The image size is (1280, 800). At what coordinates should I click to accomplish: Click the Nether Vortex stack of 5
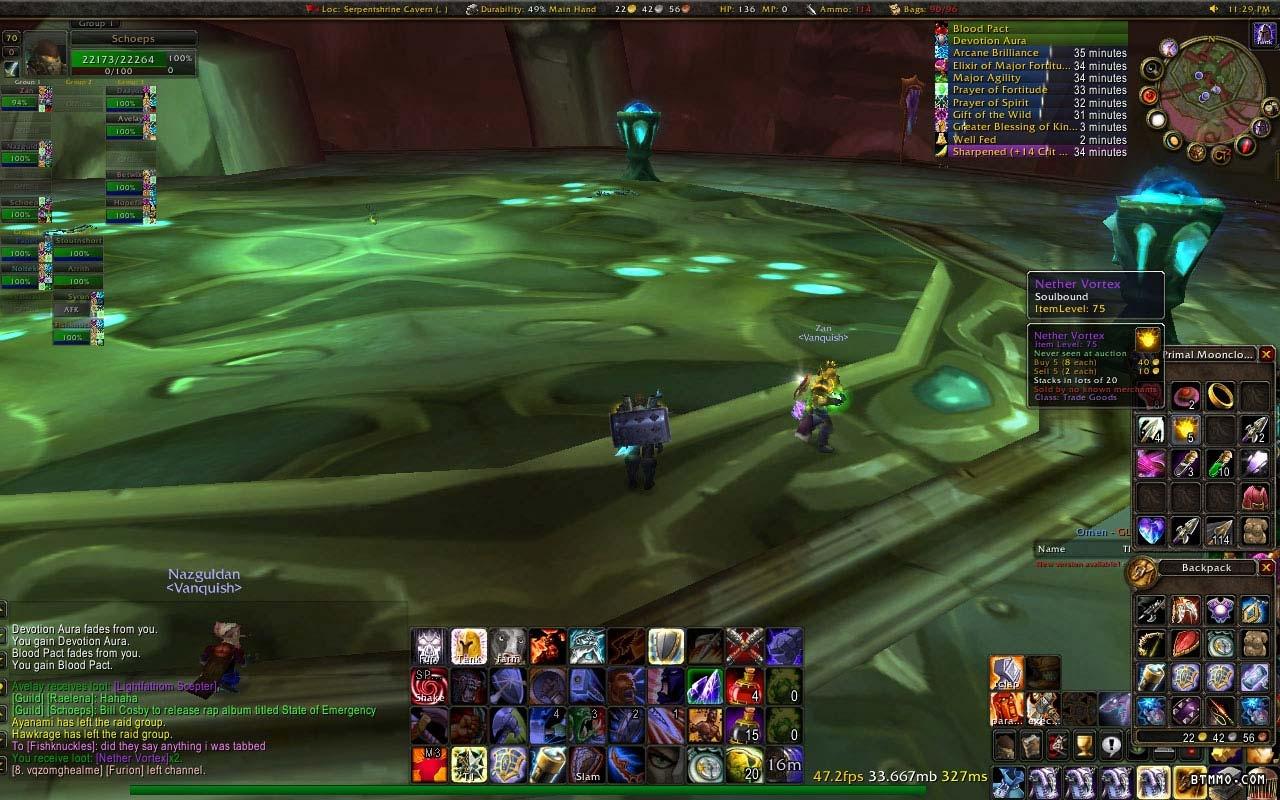click(1186, 430)
